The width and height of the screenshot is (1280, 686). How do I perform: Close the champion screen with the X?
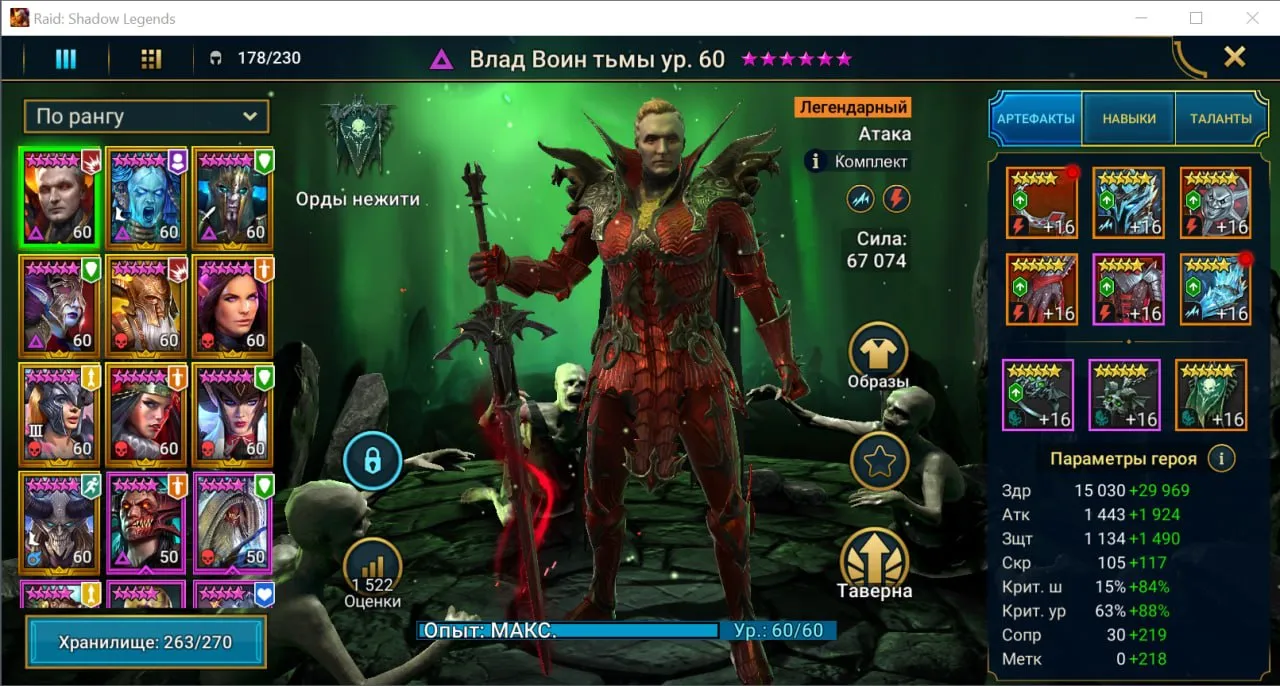click(1235, 57)
